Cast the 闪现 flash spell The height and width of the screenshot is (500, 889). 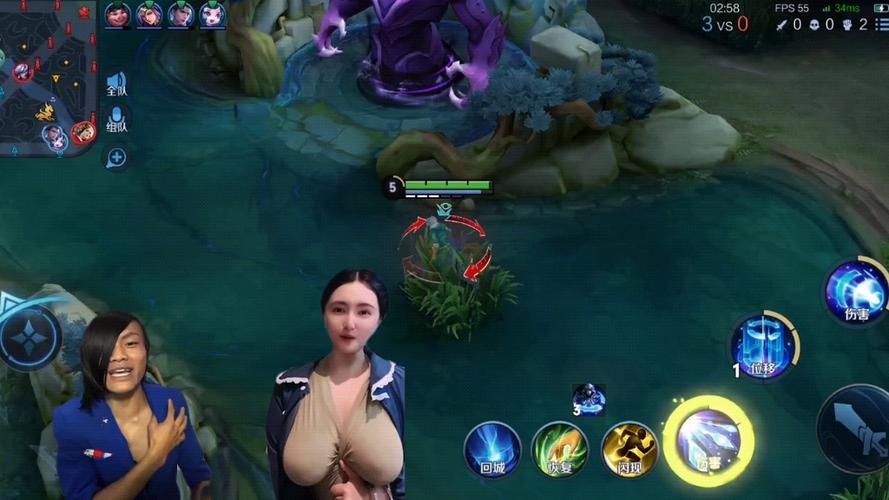629,448
